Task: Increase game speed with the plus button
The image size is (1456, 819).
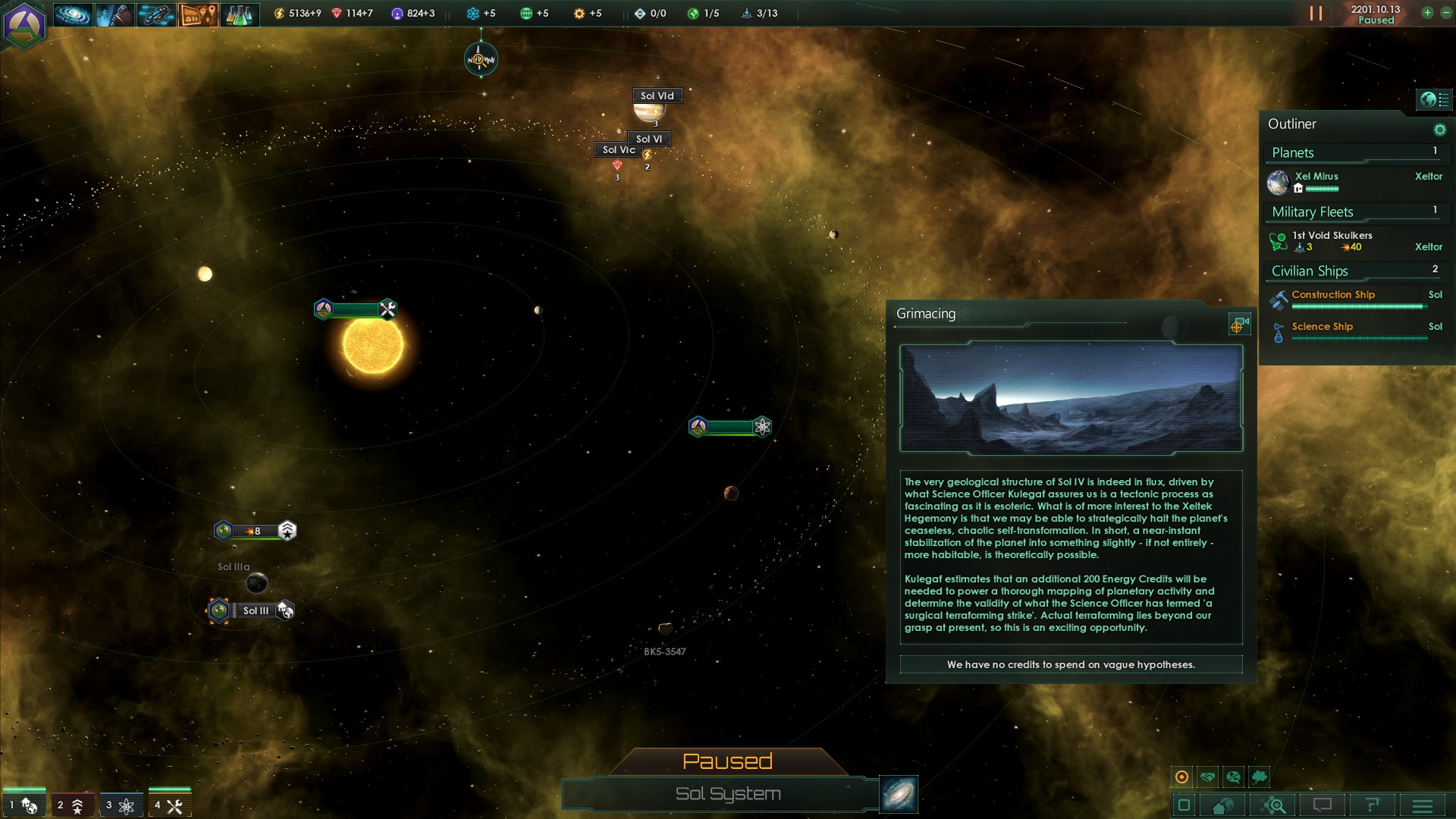Action: (x=1427, y=12)
